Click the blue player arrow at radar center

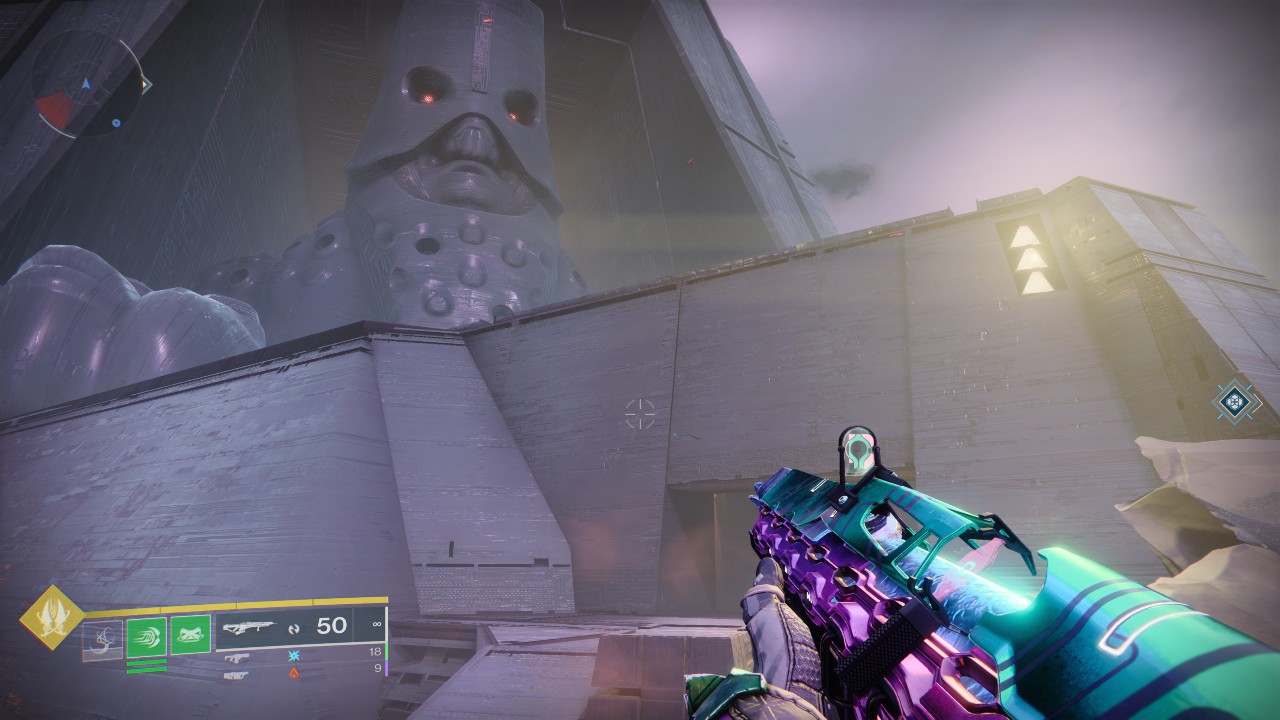[87, 84]
